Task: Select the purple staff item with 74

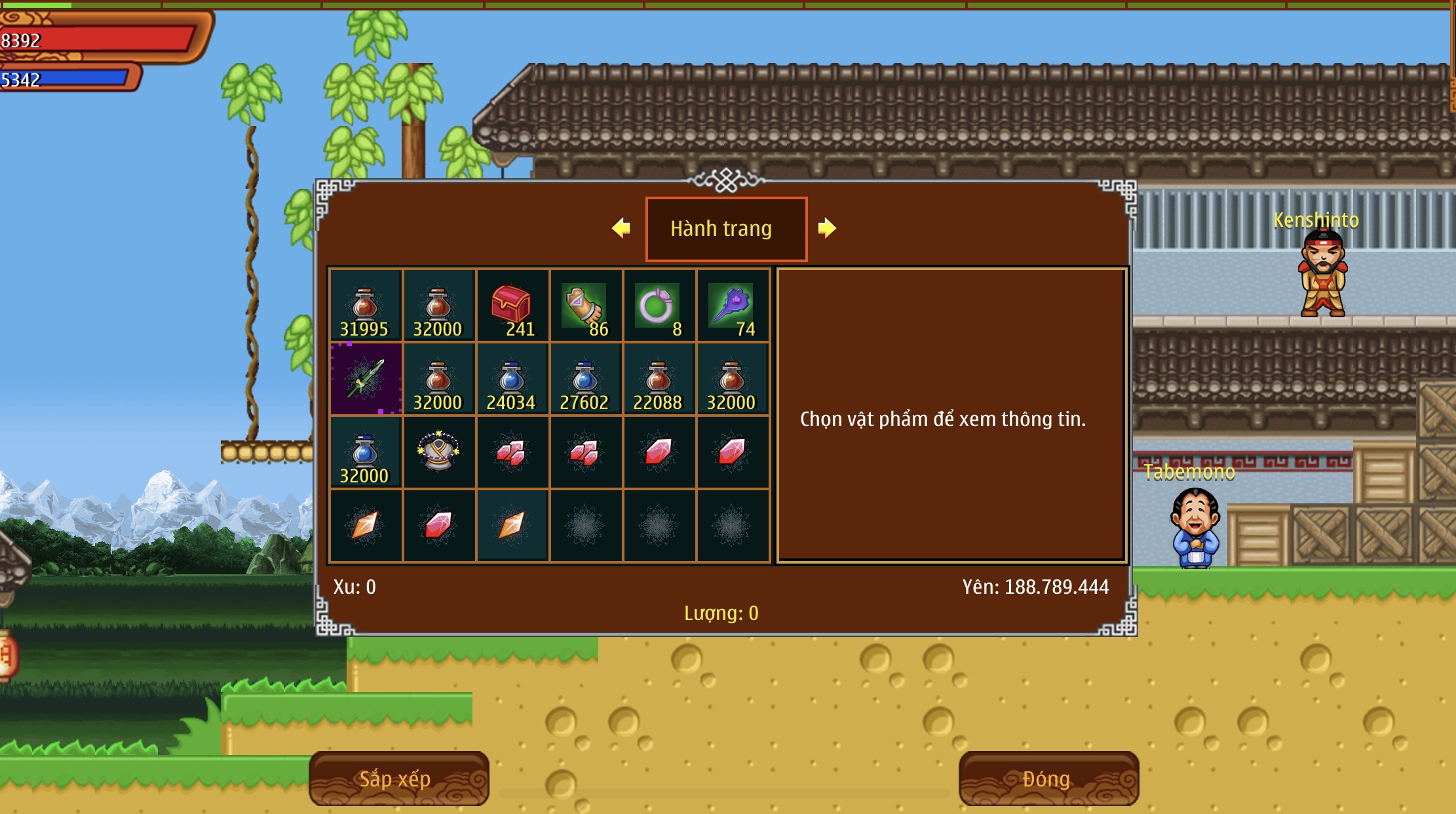Action: [732, 305]
